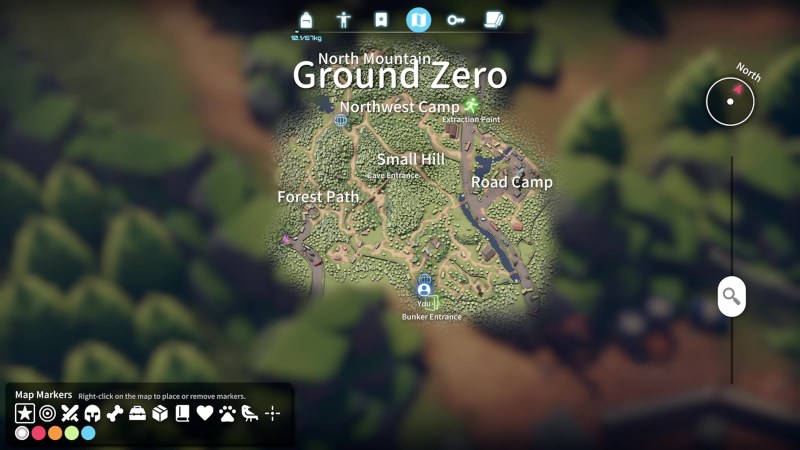This screenshot has height=450, width=800.
Task: Pick the cardboard box map marker
Action: (160, 413)
